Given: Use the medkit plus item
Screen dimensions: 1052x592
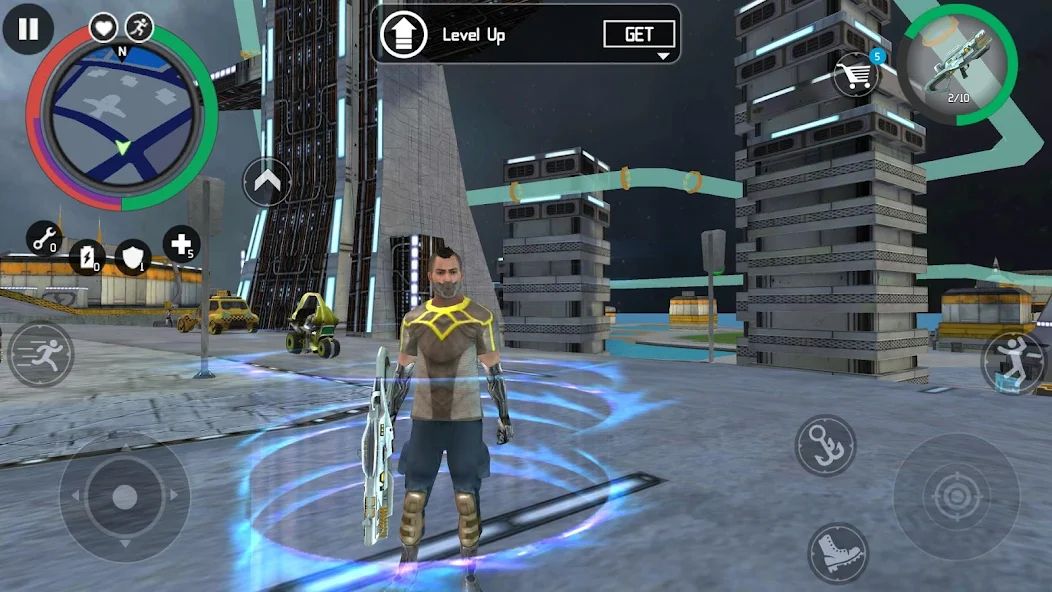Looking at the screenshot, I should tap(181, 244).
